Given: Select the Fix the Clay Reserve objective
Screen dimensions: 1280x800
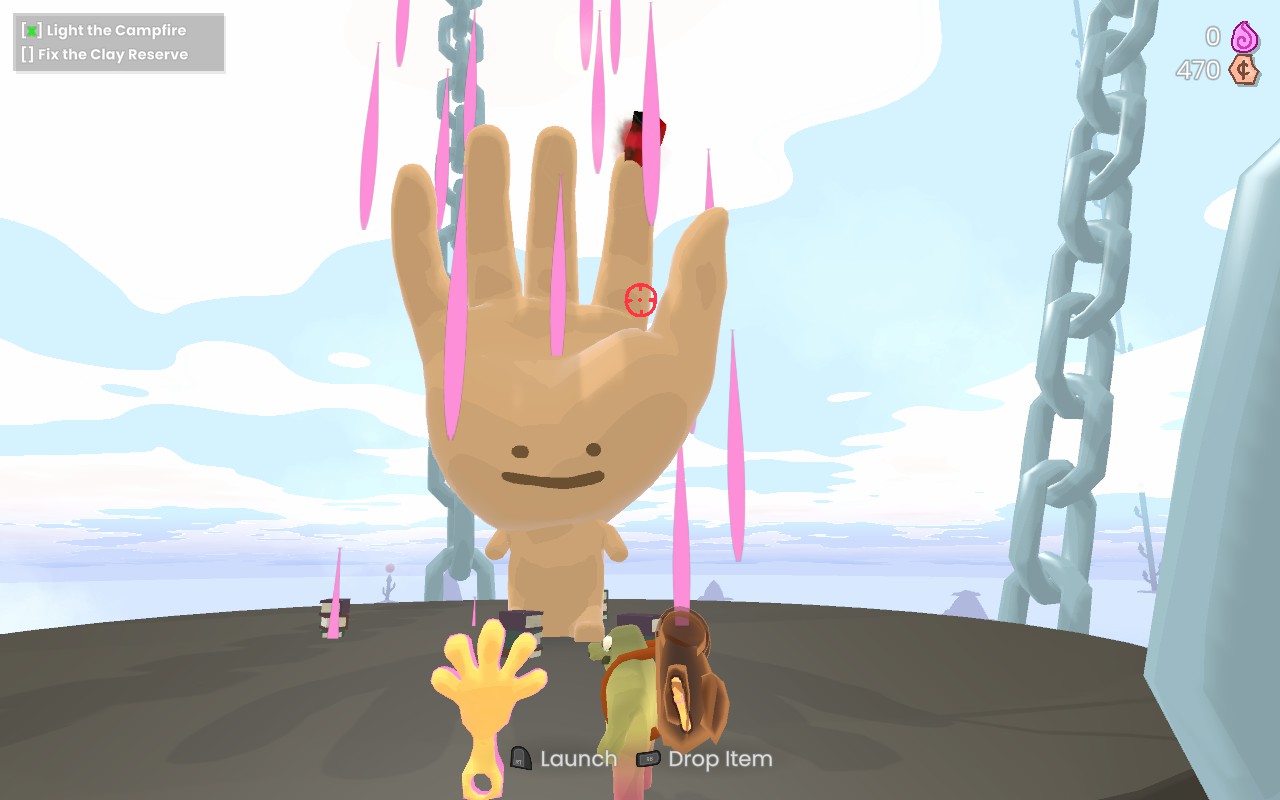Looking at the screenshot, I should (x=112, y=55).
